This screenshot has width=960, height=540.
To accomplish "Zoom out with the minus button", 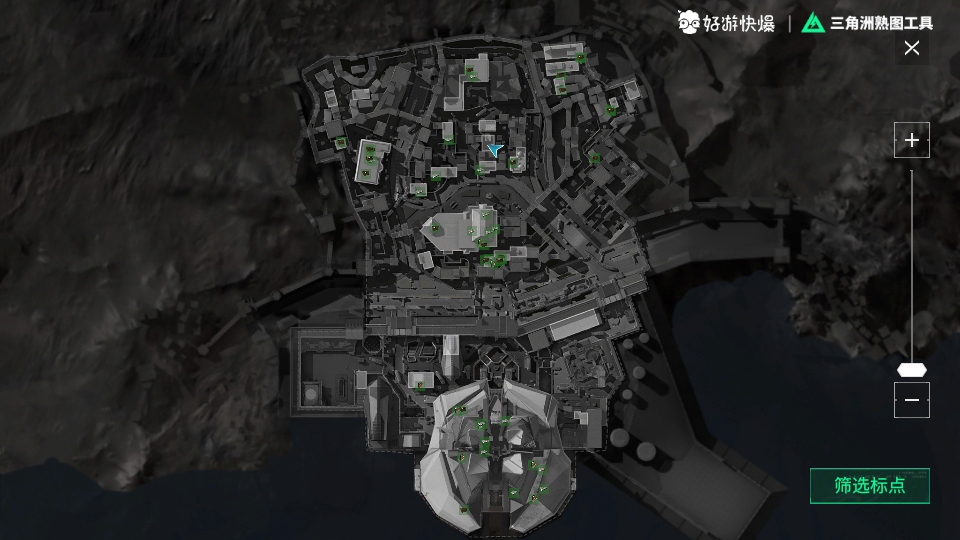I will click(911, 400).
